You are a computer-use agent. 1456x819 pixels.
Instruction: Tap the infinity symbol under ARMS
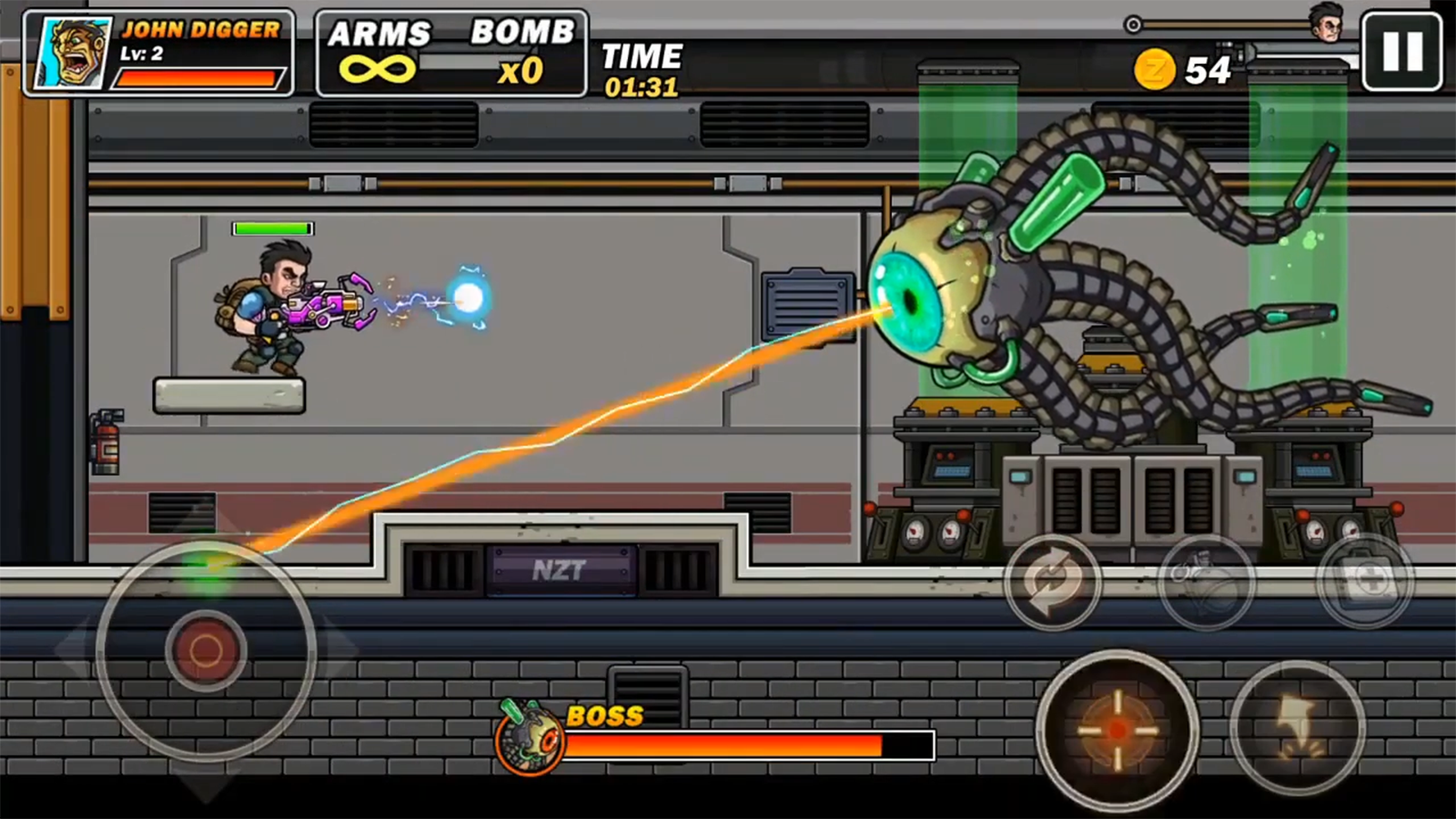pos(379,68)
